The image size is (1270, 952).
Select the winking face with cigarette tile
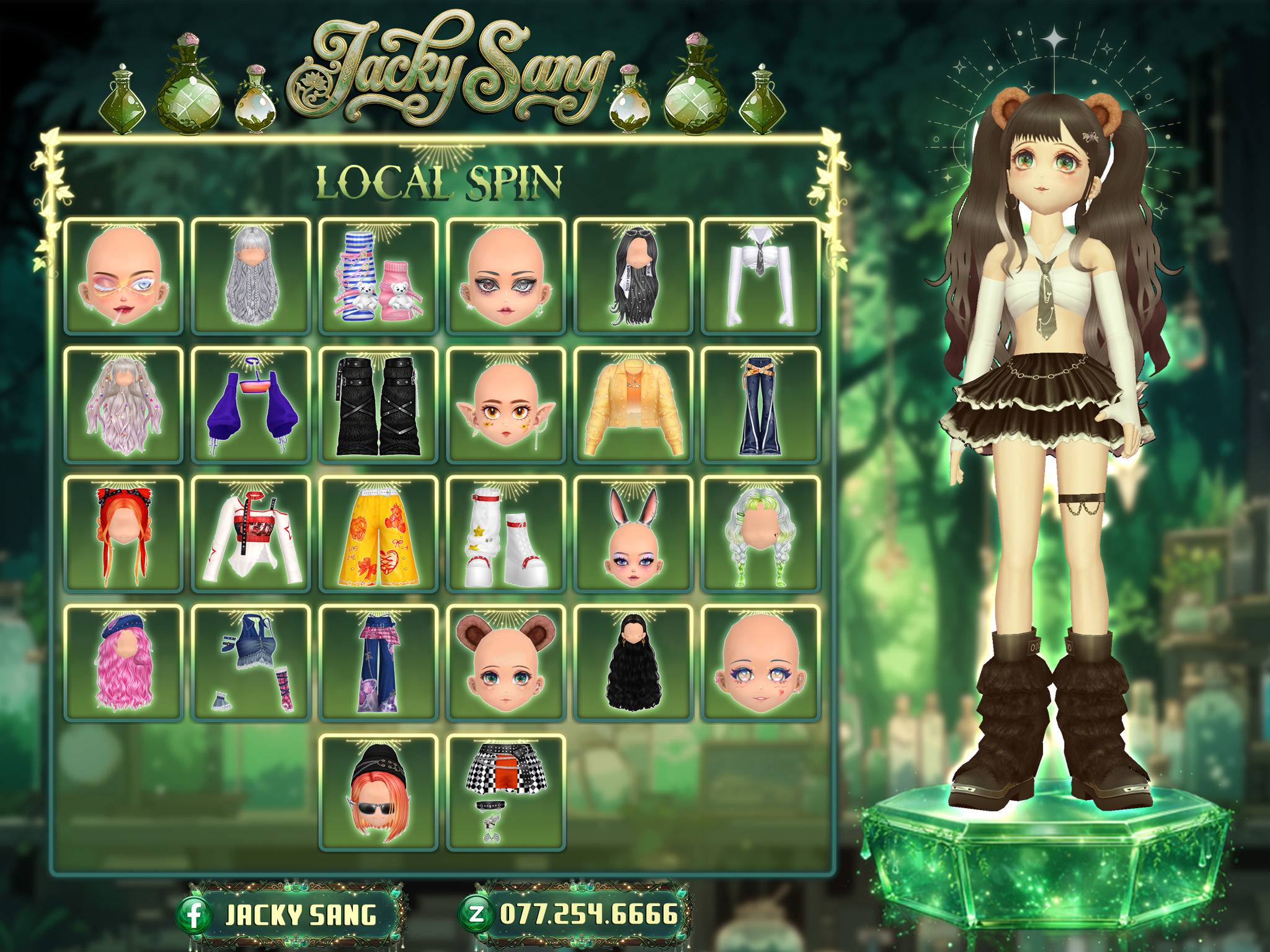pos(123,276)
